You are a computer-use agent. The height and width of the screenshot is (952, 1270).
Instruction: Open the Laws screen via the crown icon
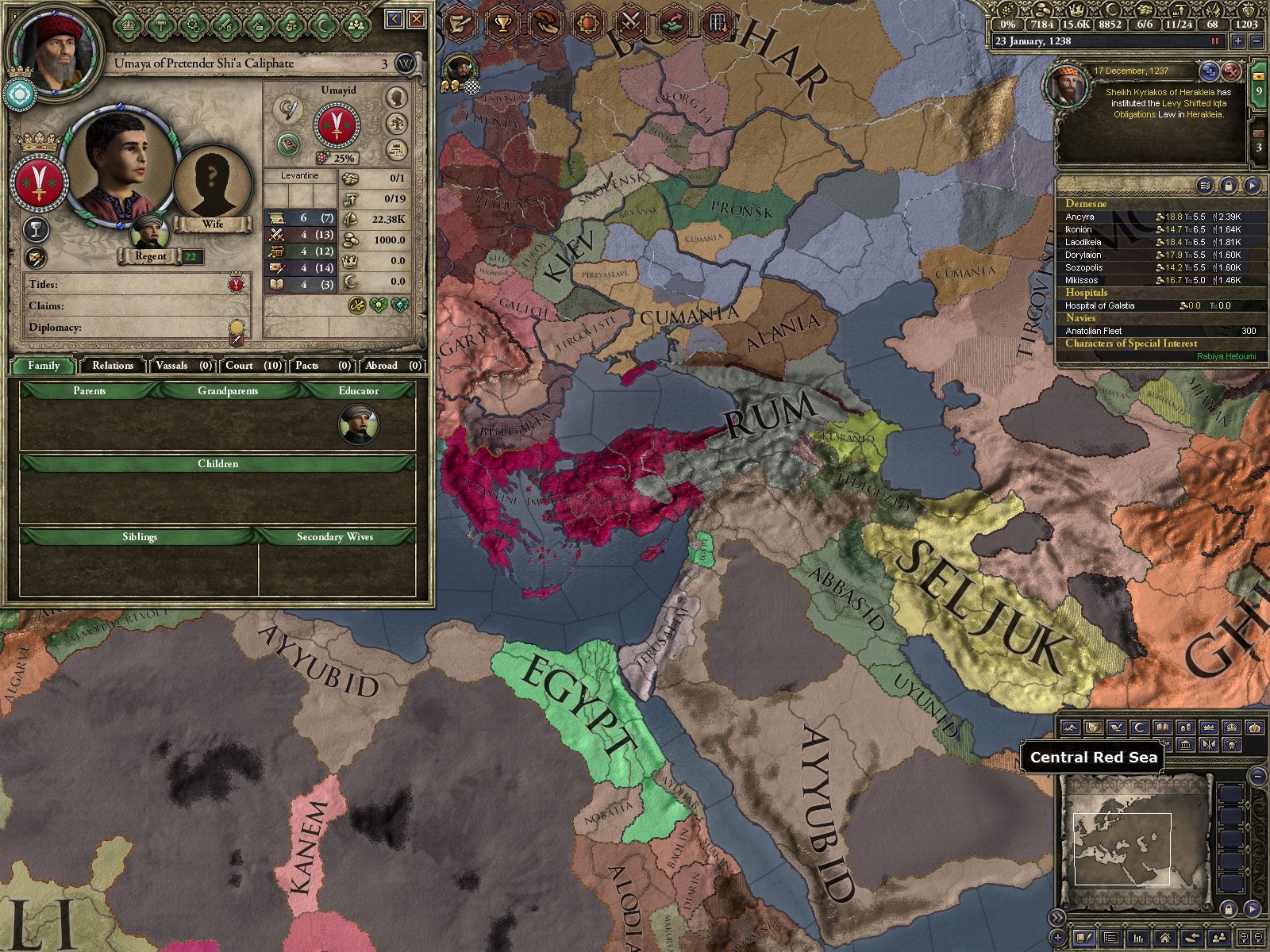click(x=129, y=25)
